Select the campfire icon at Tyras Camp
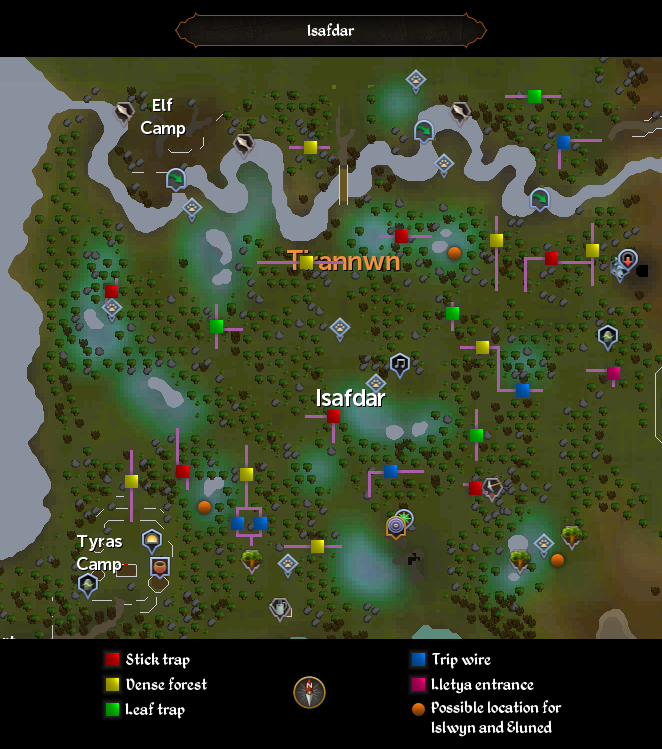Screen dimensions: 662x749 [x=152, y=540]
